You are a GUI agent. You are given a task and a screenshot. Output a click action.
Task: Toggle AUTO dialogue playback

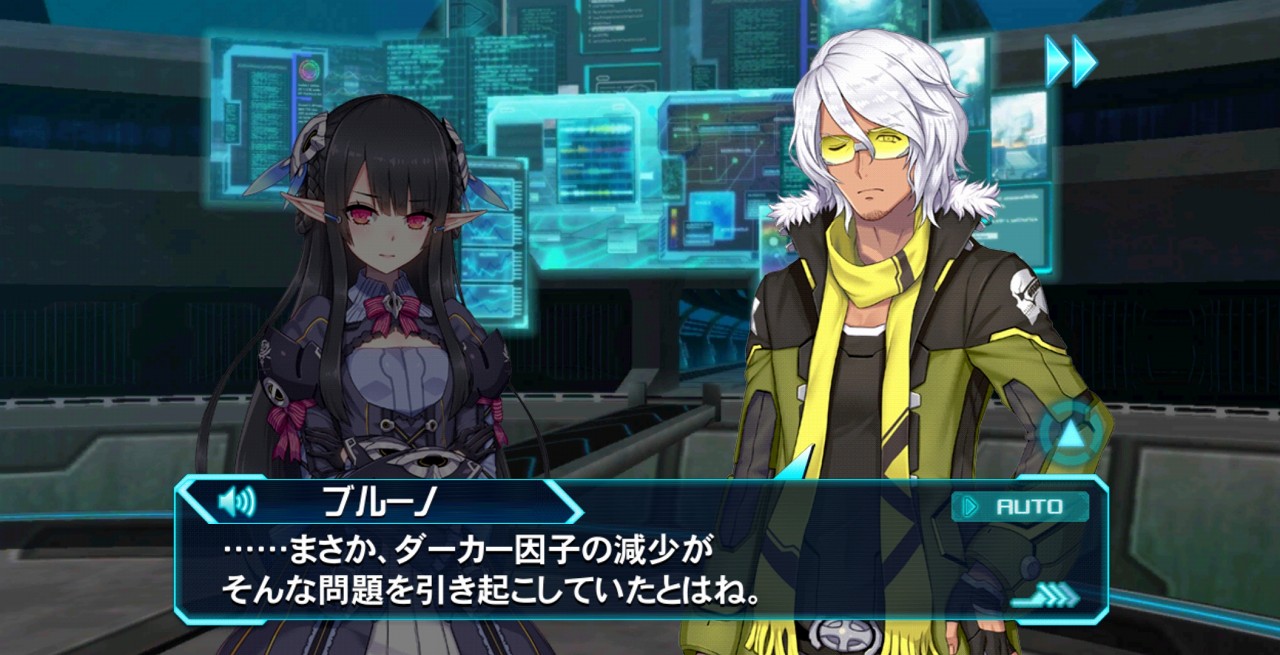(x=1020, y=507)
